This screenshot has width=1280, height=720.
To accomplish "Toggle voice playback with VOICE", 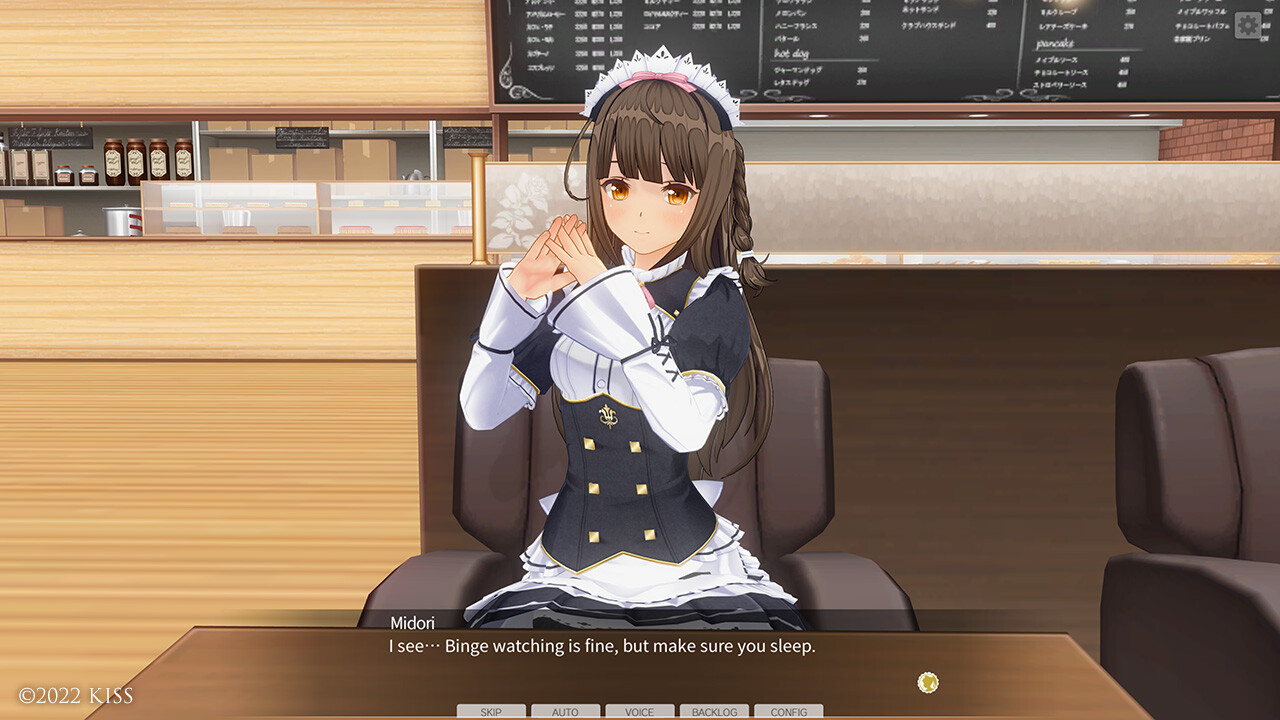I will coord(639,711).
